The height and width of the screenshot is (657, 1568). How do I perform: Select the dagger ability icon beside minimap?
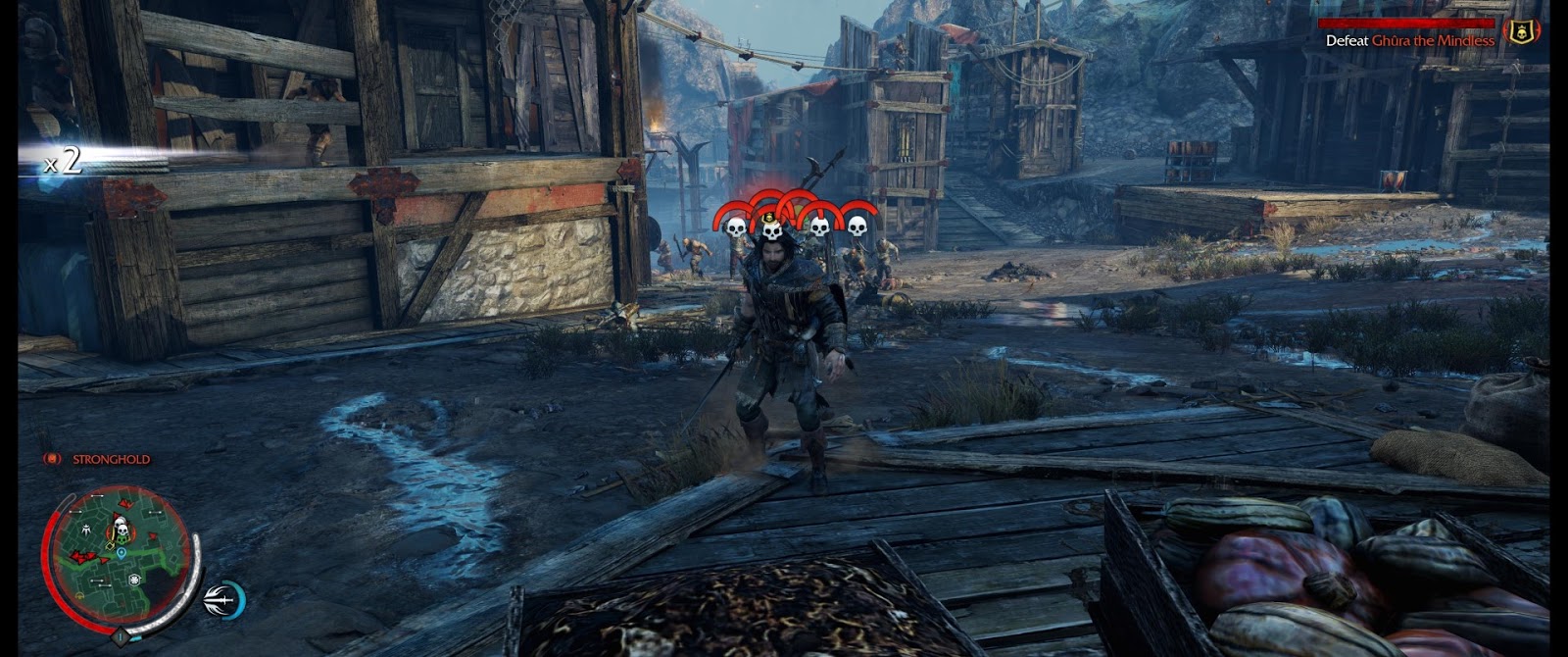tap(221, 598)
